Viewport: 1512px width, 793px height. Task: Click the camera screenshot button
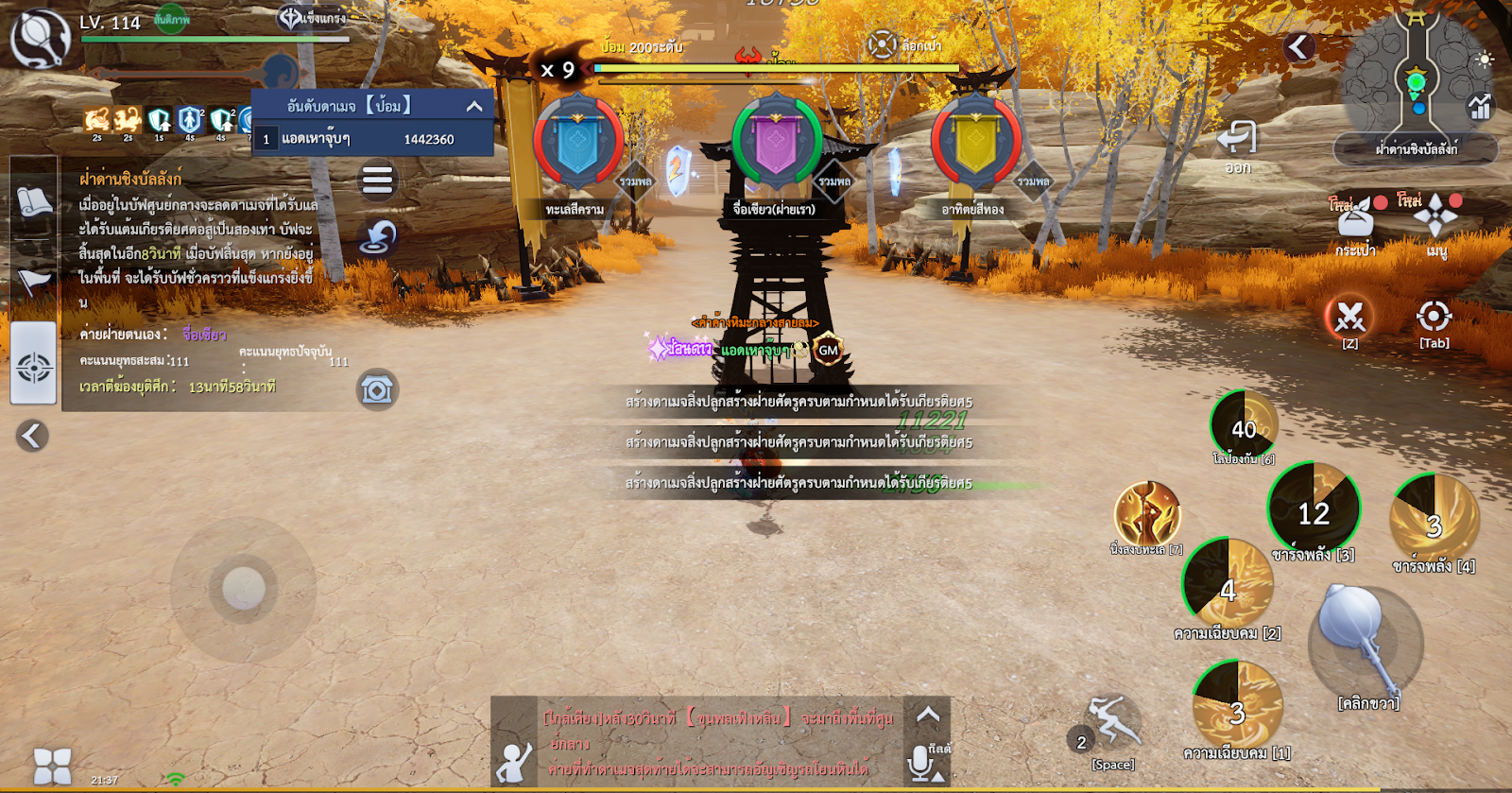(377, 389)
